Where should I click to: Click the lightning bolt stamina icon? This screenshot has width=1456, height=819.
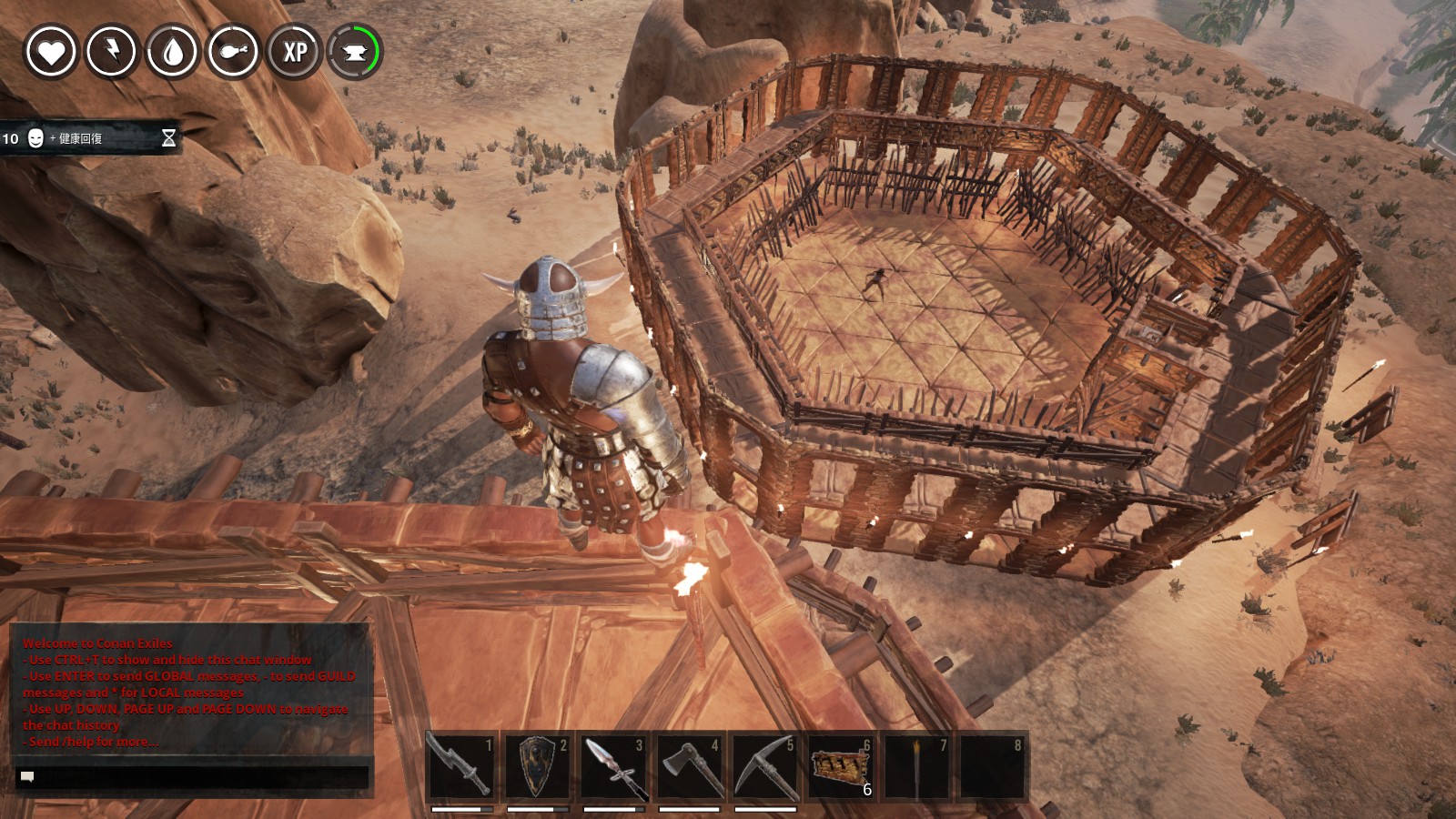point(111,52)
